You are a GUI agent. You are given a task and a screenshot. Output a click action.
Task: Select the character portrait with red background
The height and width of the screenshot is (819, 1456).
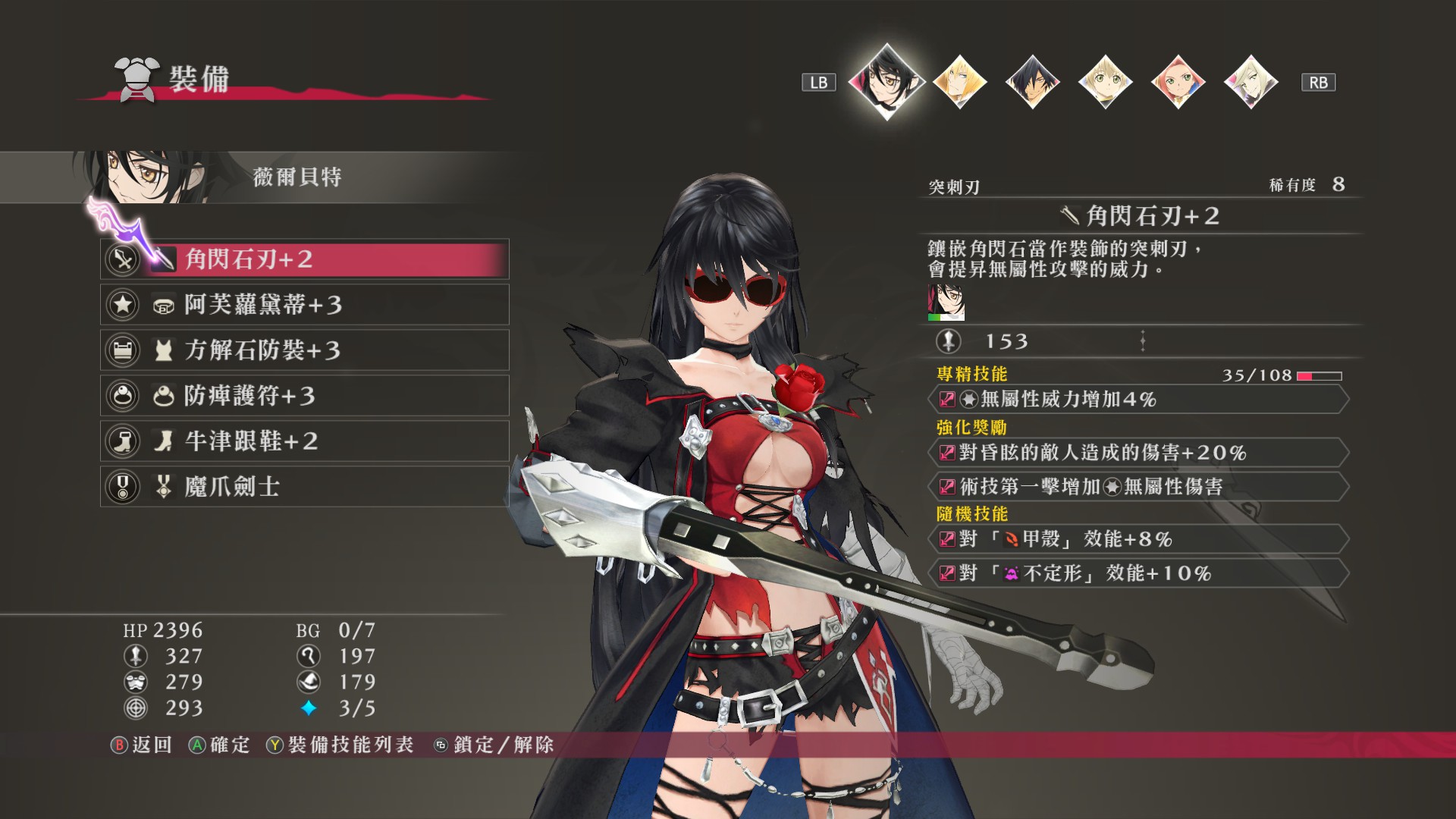[x=1178, y=82]
